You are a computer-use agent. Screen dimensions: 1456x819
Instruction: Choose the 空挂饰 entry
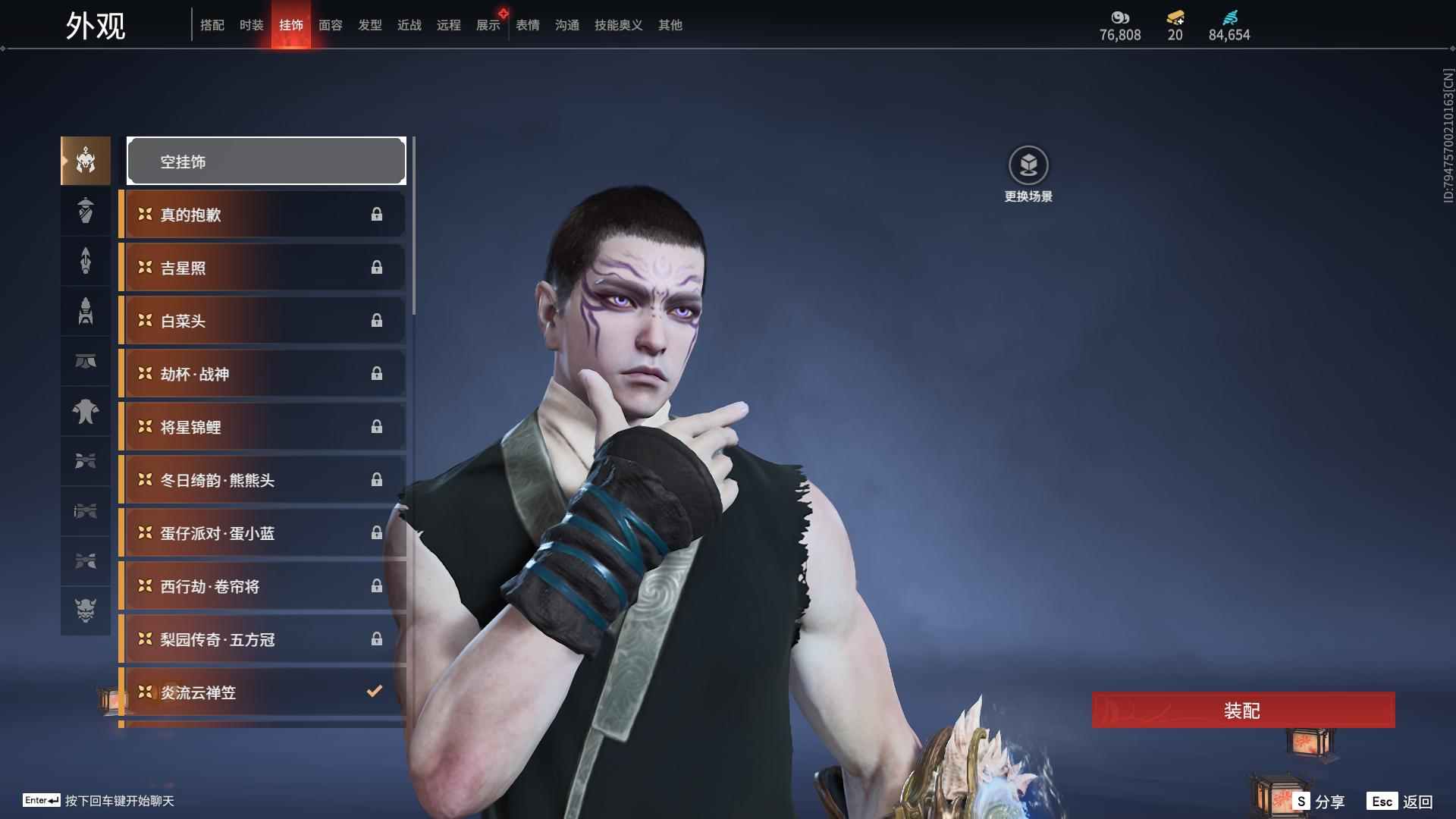[x=266, y=162]
